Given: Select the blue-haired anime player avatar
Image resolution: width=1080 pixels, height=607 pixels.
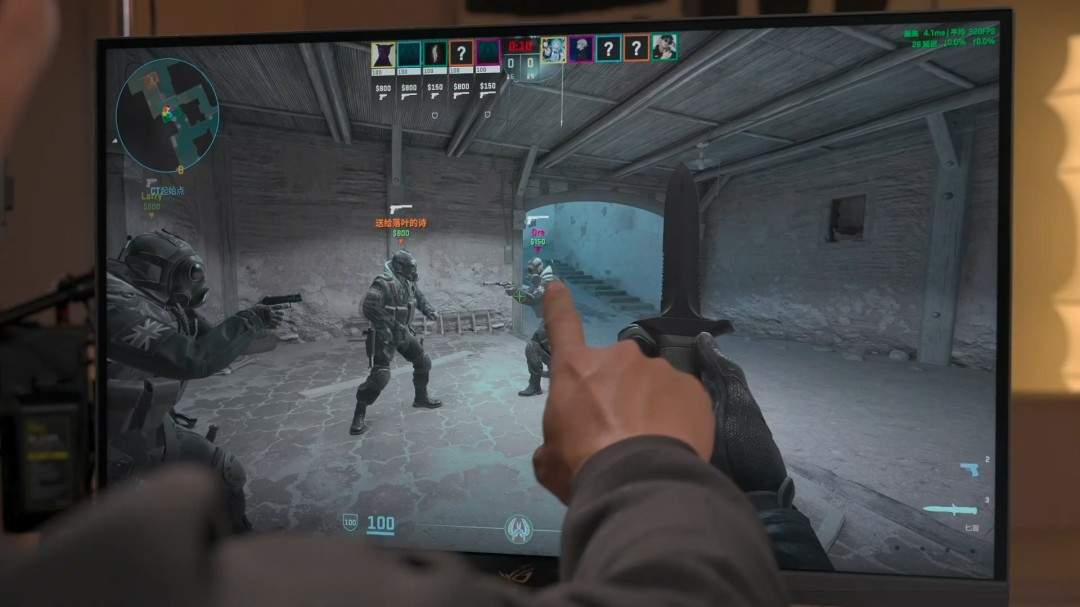Looking at the screenshot, I should [553, 49].
